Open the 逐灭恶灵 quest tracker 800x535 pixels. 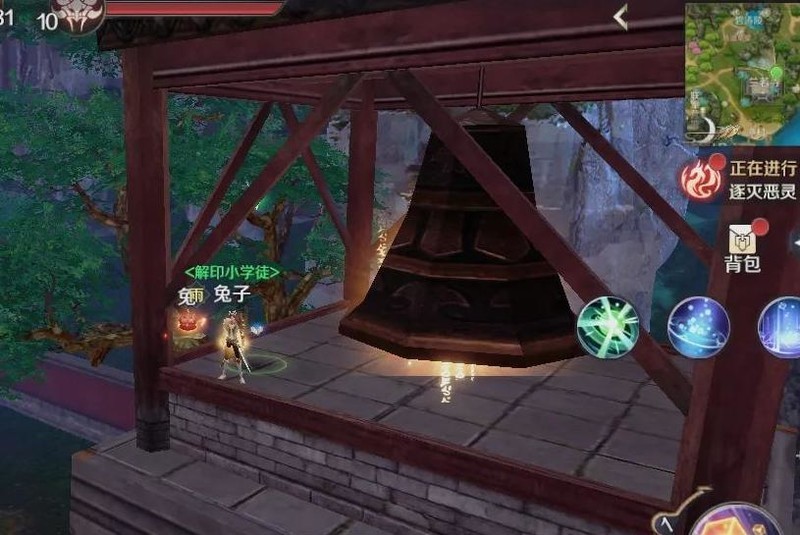740,178
